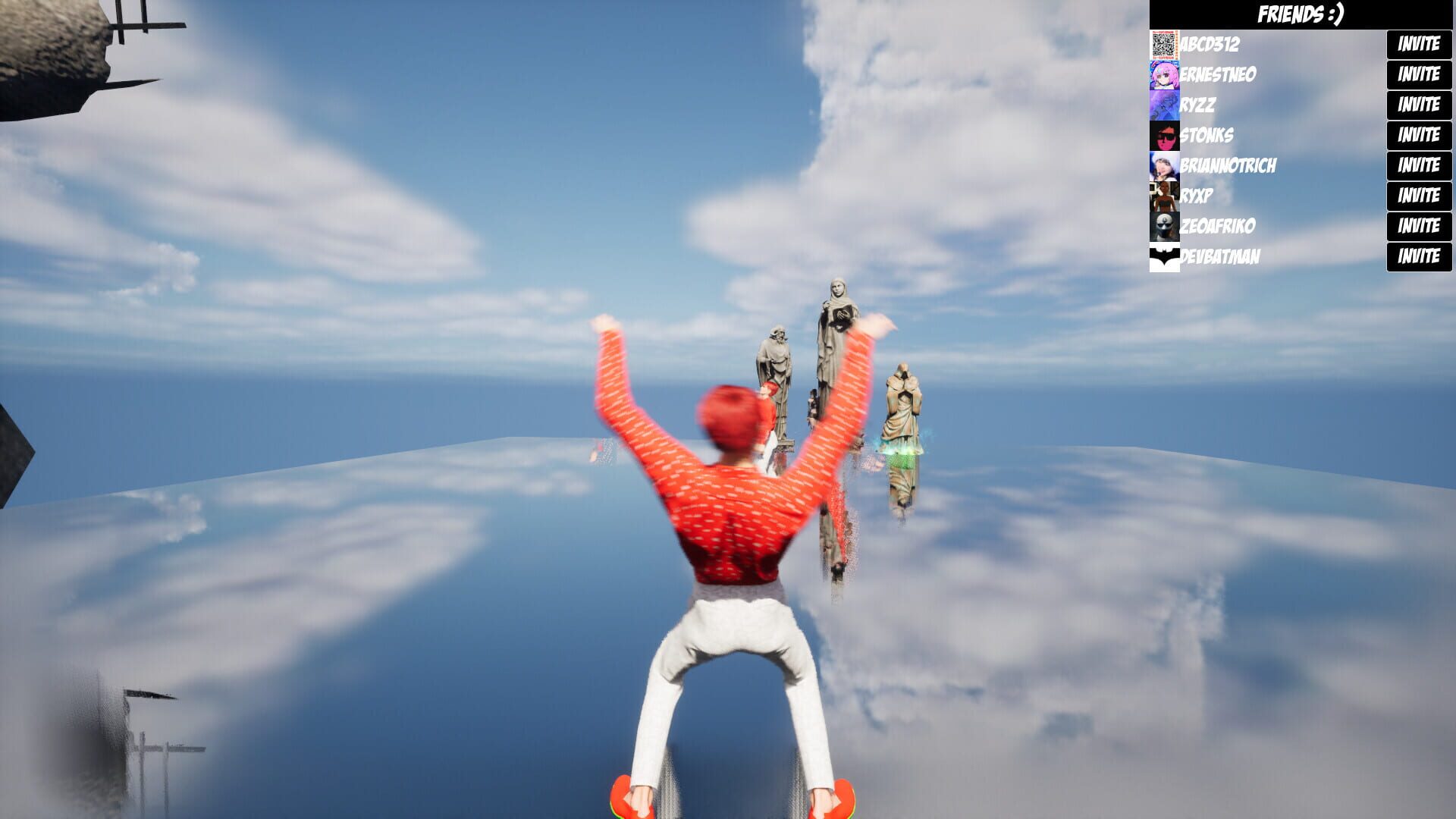Click ABCD312's QR code avatar icon
This screenshot has height=819, width=1456.
point(1164,44)
